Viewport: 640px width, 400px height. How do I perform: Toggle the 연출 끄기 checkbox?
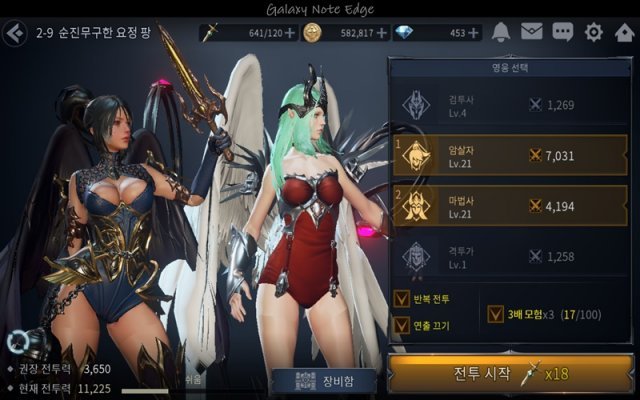402,325
